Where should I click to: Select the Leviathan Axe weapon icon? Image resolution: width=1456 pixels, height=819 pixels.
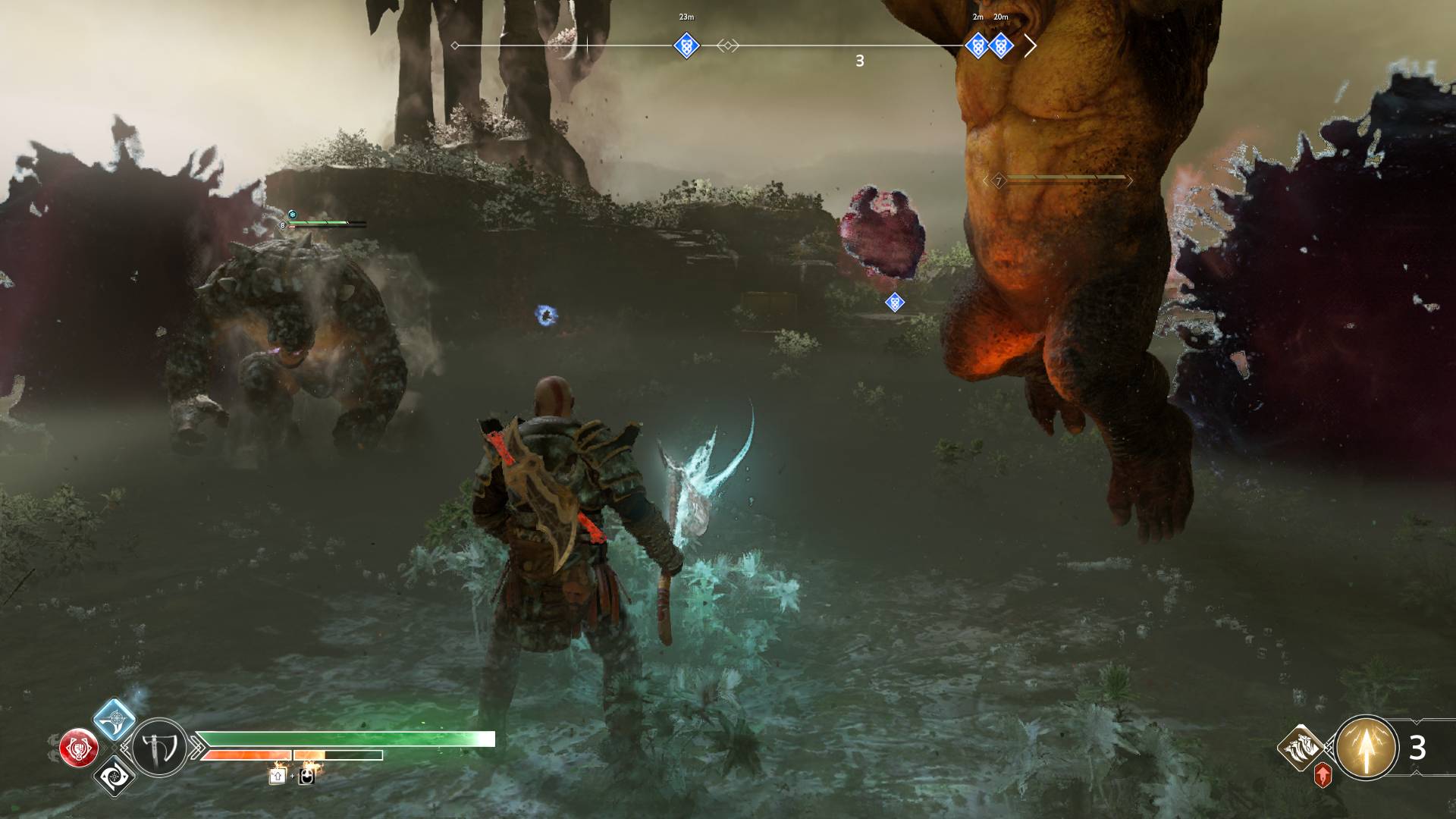[x=160, y=748]
